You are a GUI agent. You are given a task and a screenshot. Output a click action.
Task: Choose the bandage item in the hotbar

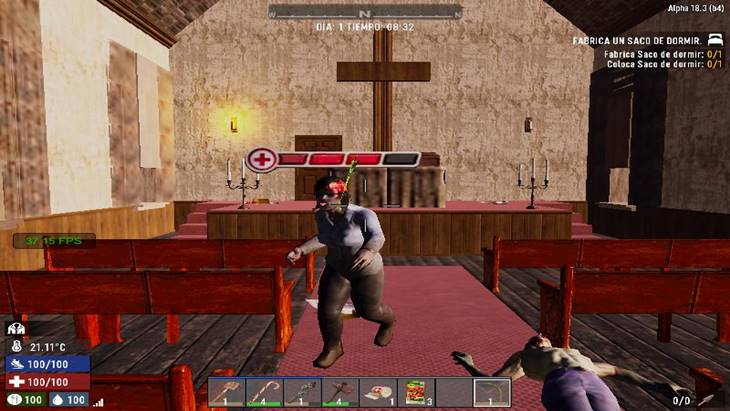[378, 392]
